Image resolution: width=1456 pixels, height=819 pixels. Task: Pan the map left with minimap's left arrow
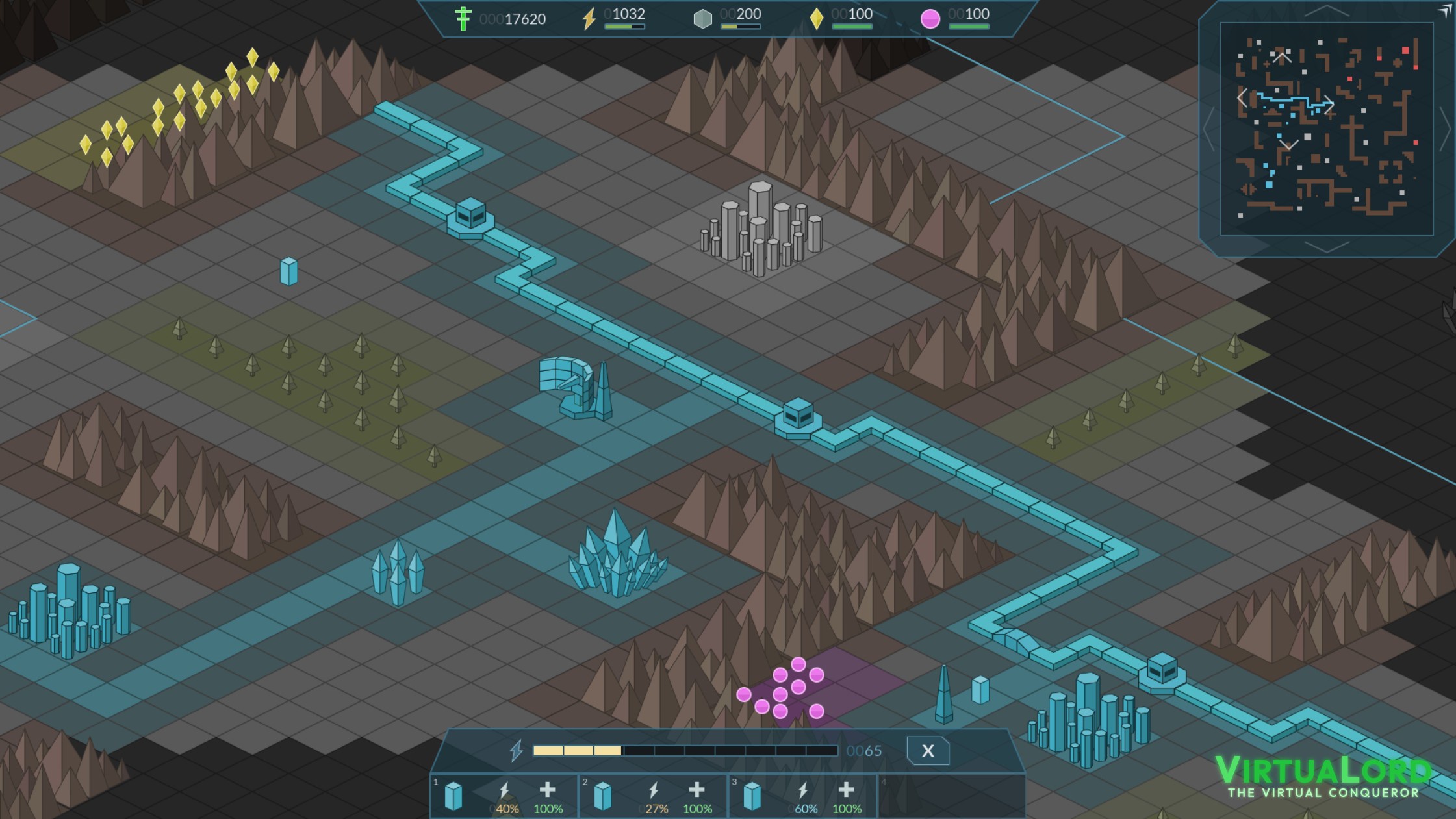[x=1208, y=129]
